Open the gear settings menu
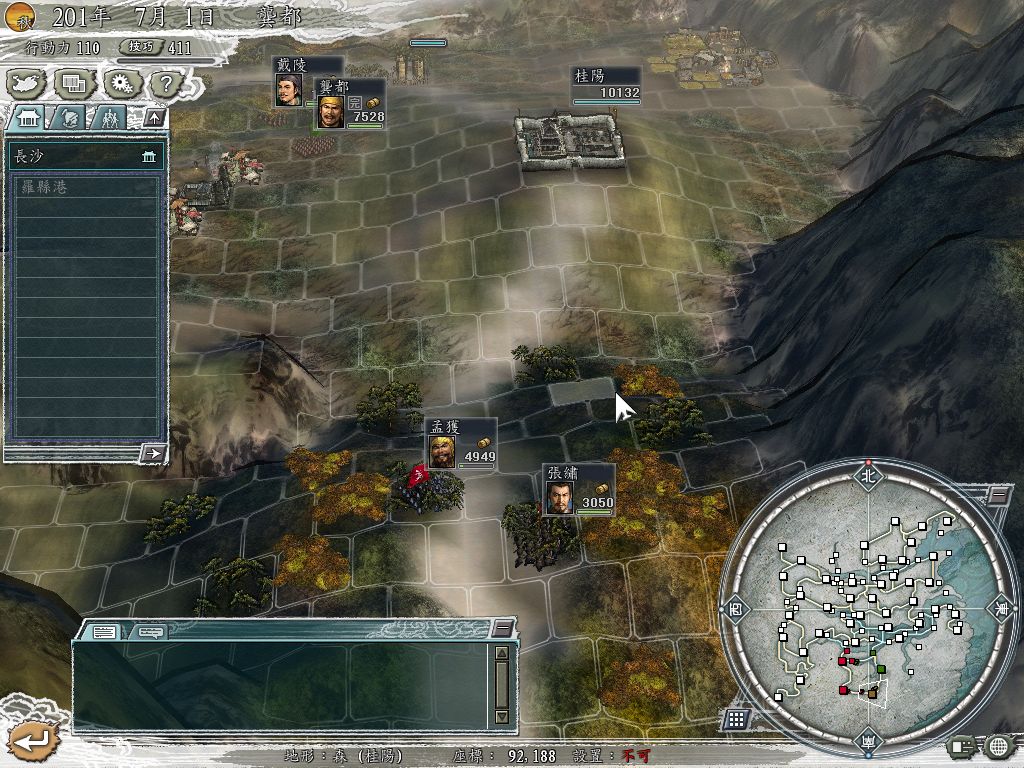This screenshot has width=1024, height=768. 121,83
